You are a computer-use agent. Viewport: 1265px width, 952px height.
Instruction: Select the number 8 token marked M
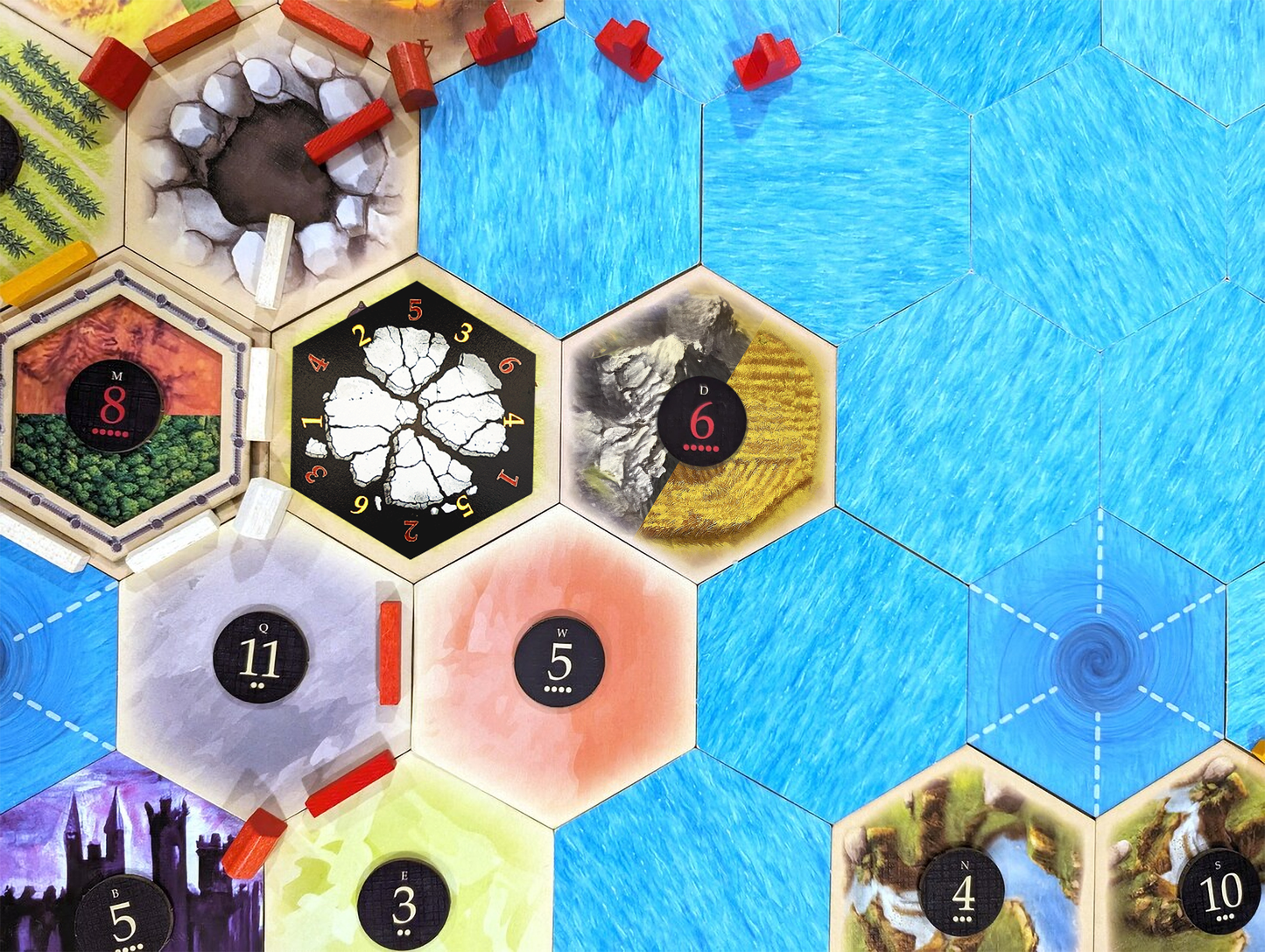114,405
